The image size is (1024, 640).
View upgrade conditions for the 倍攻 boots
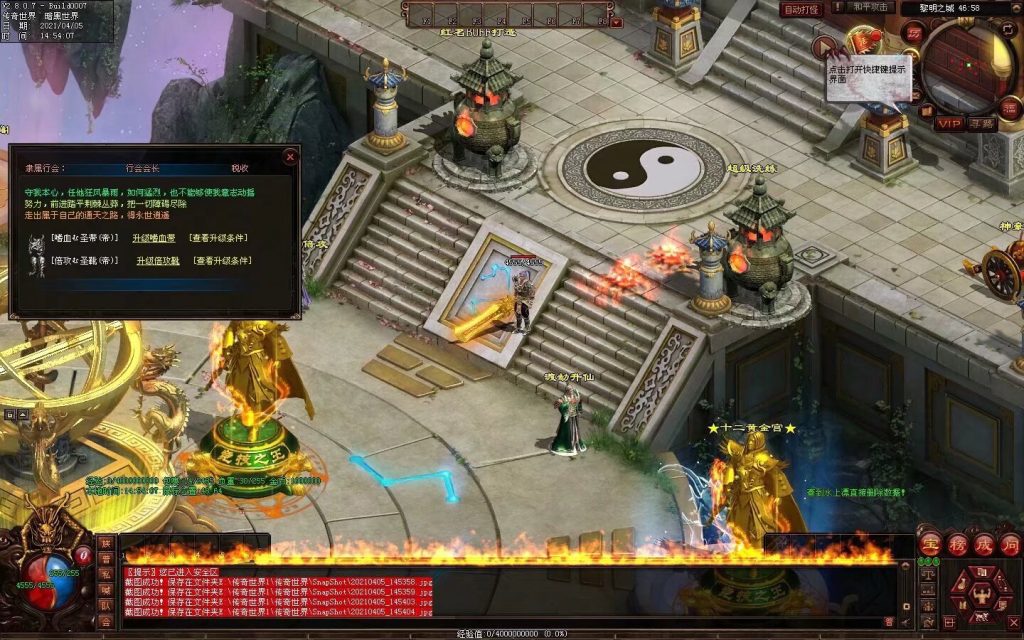point(222,261)
